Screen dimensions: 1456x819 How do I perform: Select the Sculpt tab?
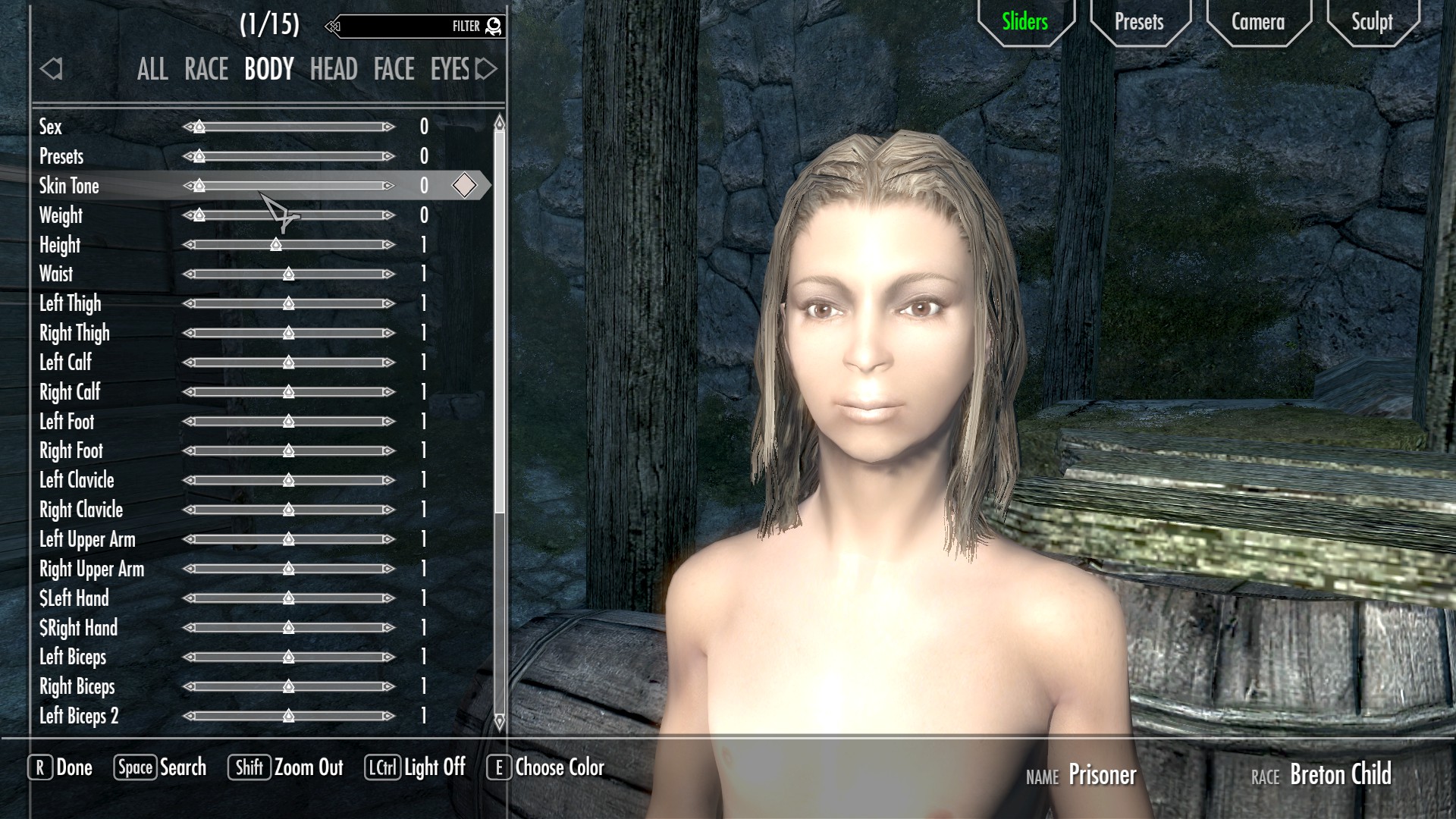click(x=1372, y=22)
